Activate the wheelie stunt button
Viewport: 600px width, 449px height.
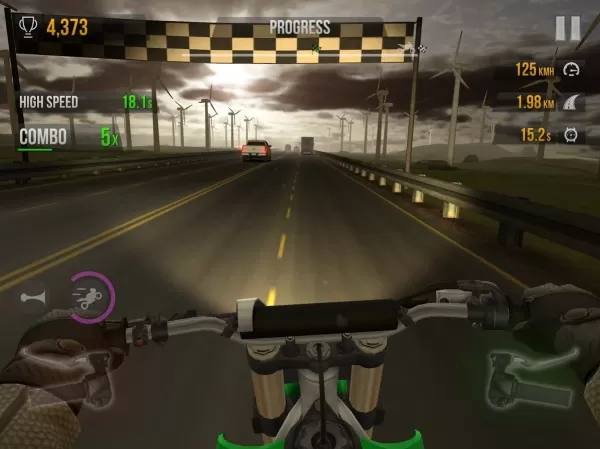pos(89,296)
